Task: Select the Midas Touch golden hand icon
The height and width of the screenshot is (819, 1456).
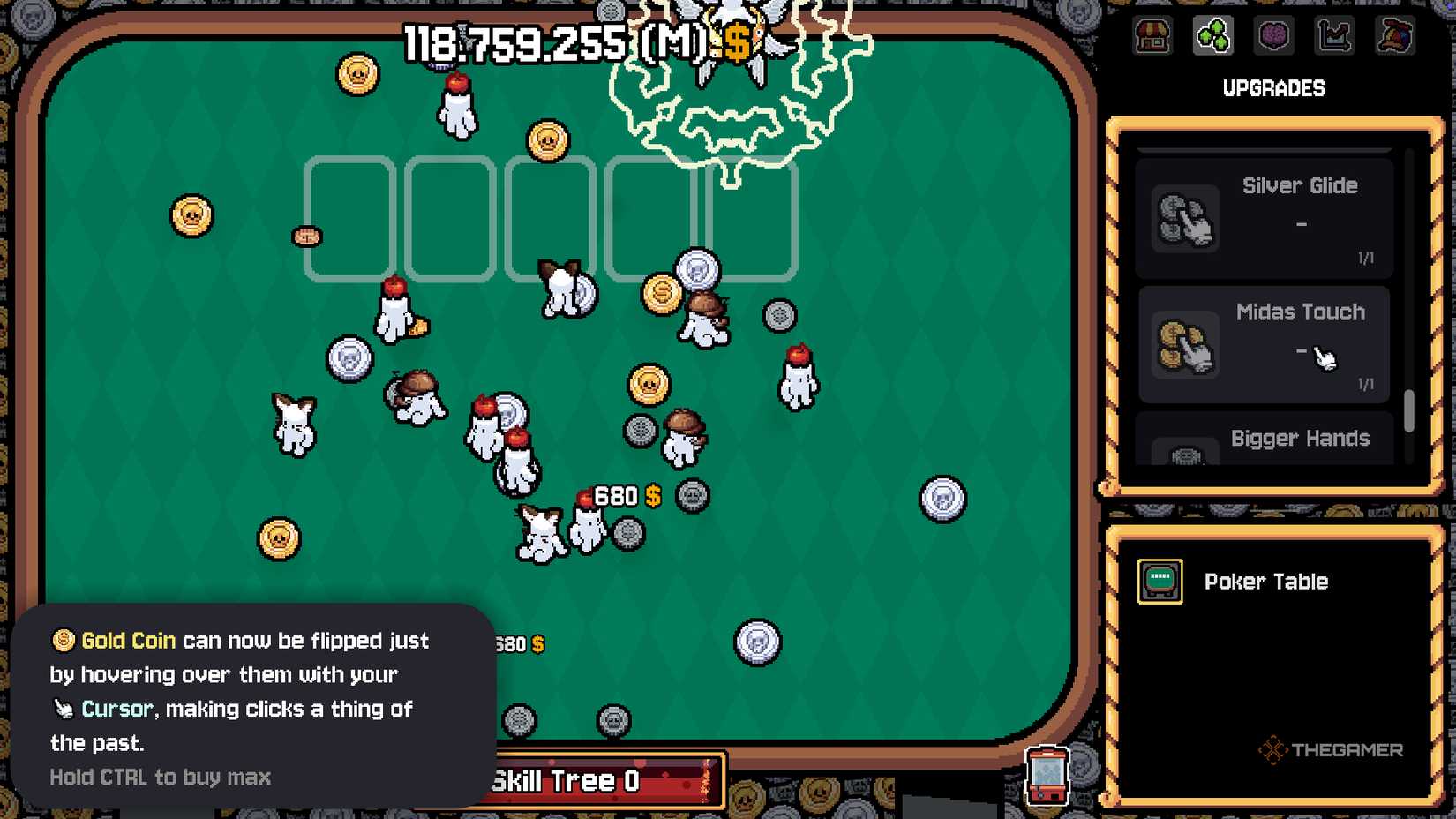Action: pos(1184,345)
